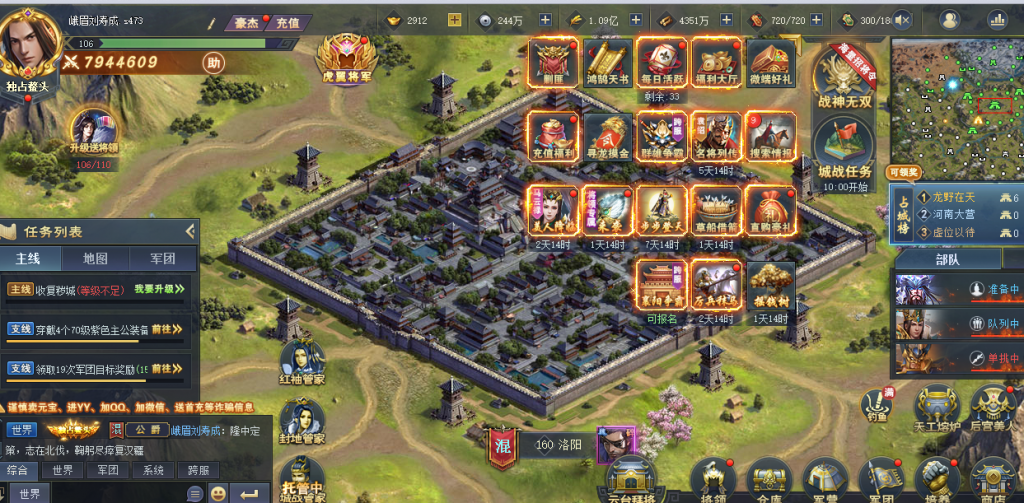Open the 摇钱树 money tree event
The image size is (1024, 503).
pos(770,286)
